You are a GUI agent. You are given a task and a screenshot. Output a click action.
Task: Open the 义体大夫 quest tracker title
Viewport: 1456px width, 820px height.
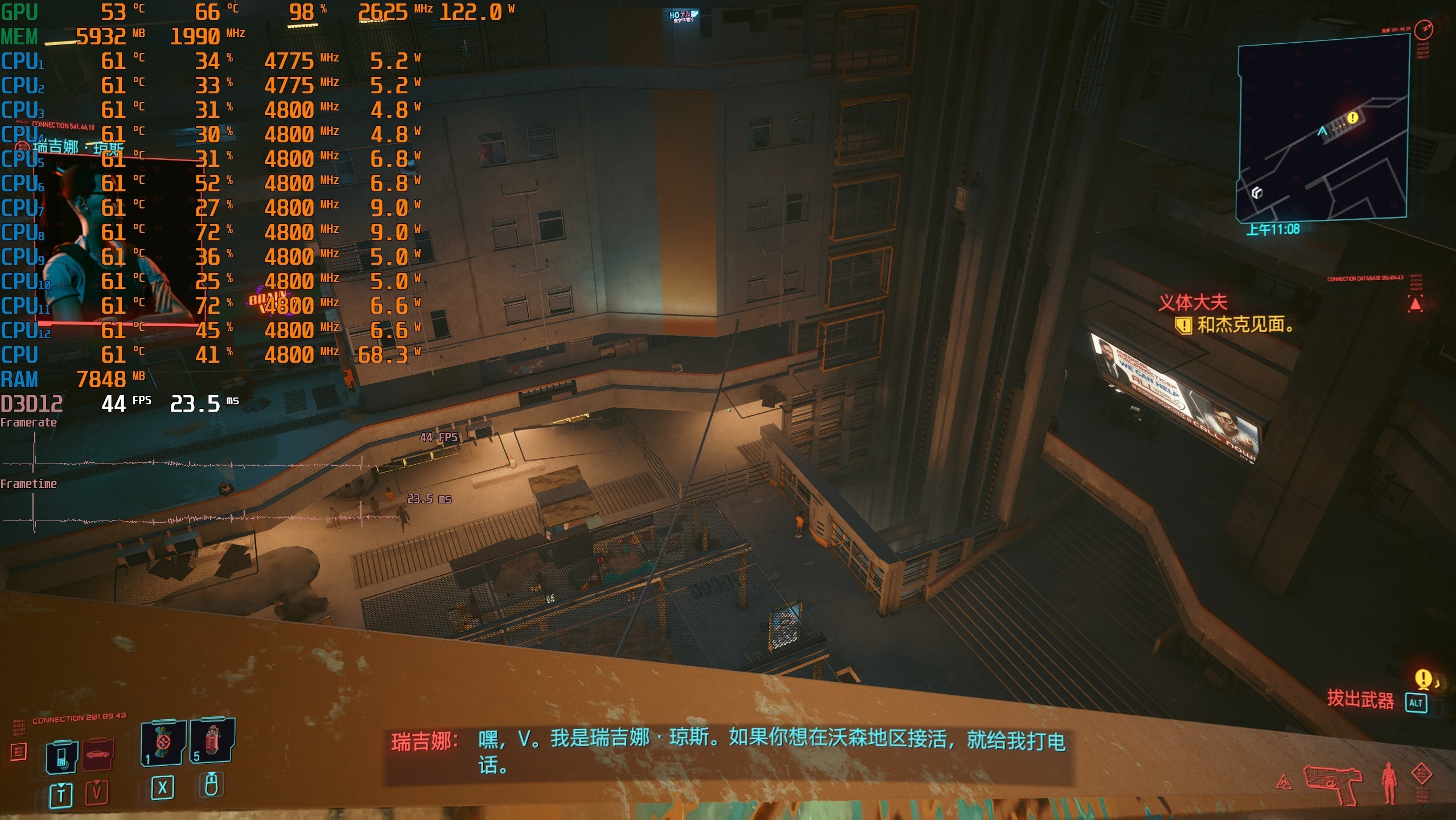[x=1192, y=302]
